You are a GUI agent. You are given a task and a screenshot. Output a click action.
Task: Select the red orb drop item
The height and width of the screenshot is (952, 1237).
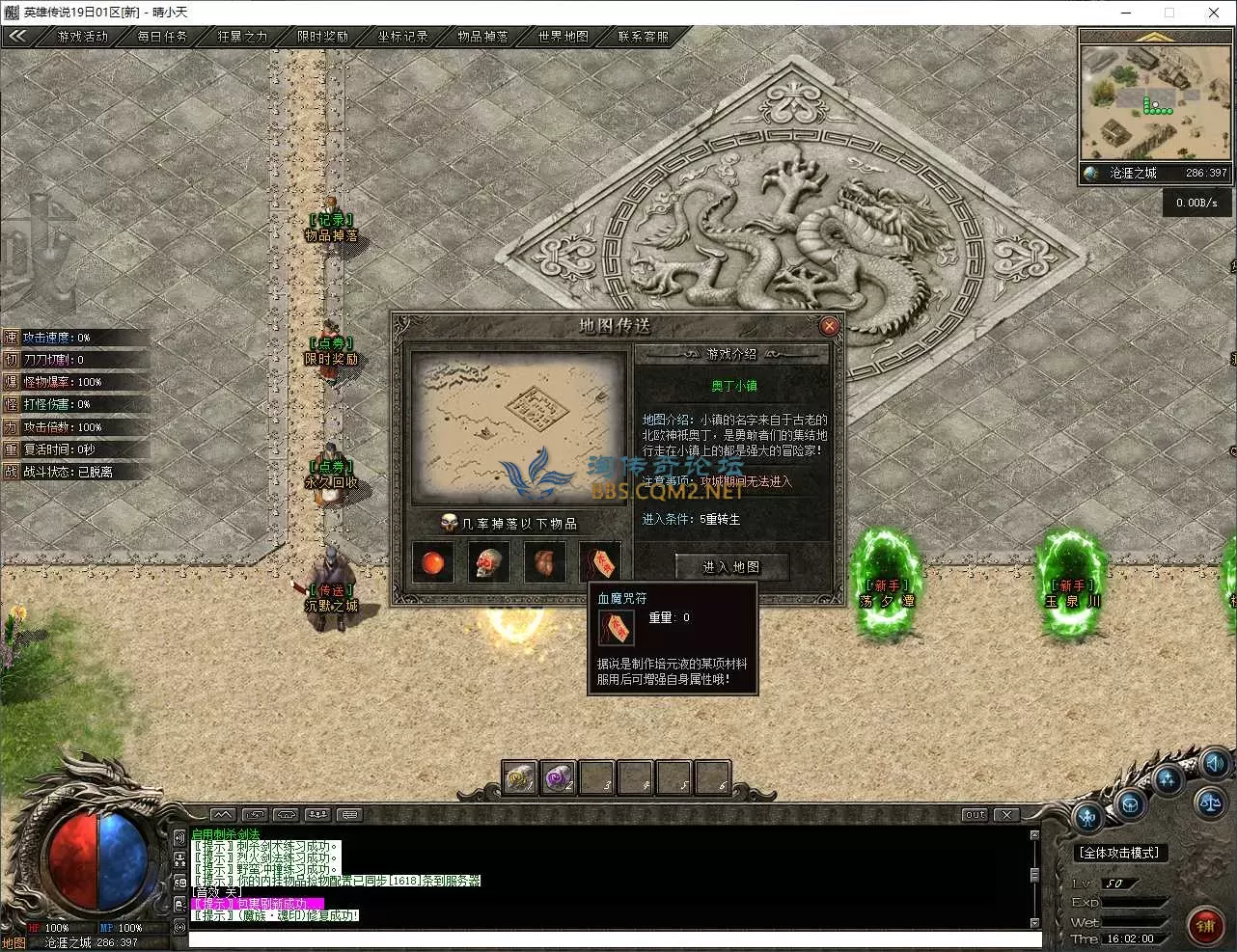point(433,562)
